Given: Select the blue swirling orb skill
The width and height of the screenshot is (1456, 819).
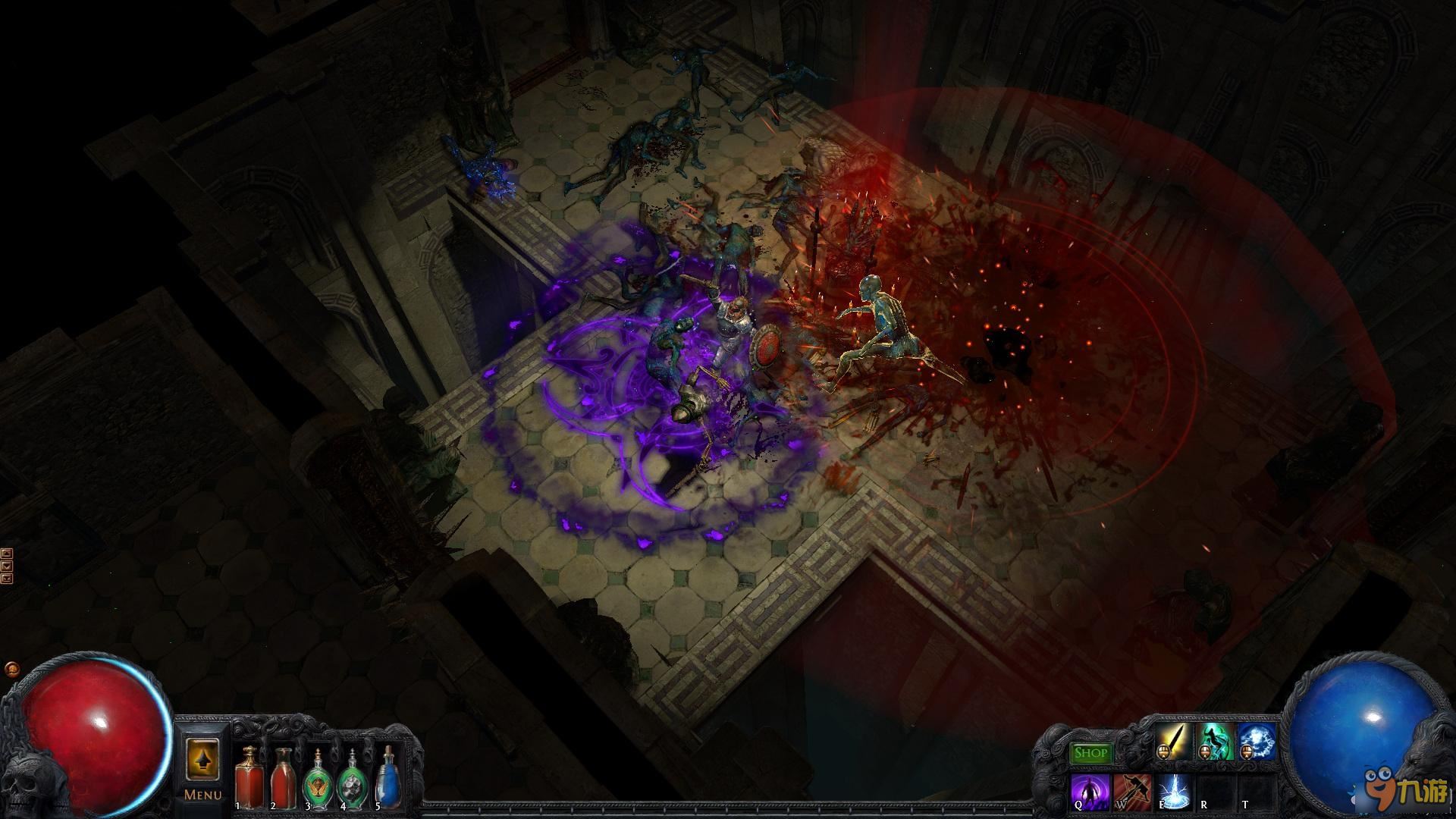Looking at the screenshot, I should pyautogui.click(x=1256, y=742).
